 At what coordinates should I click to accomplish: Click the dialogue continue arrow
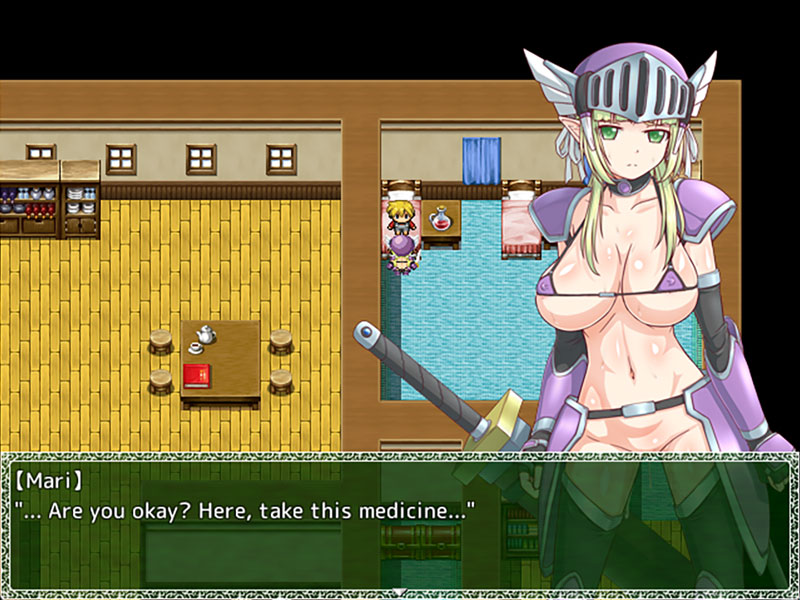point(400,590)
